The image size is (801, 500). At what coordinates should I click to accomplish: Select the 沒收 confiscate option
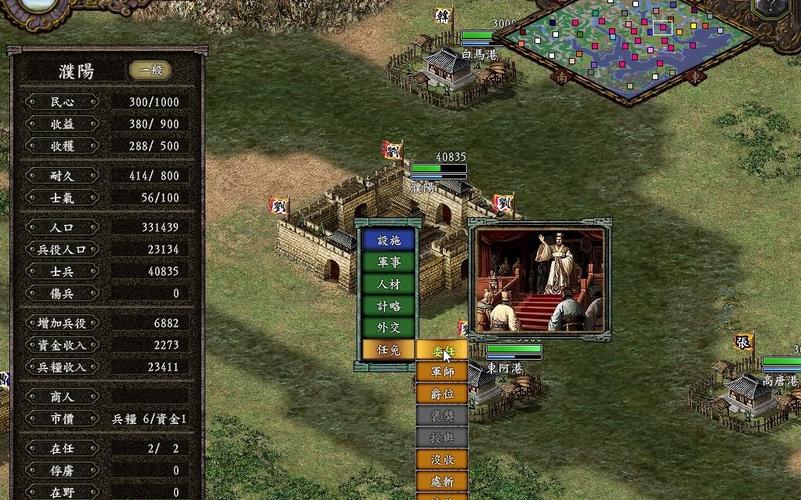click(x=441, y=460)
